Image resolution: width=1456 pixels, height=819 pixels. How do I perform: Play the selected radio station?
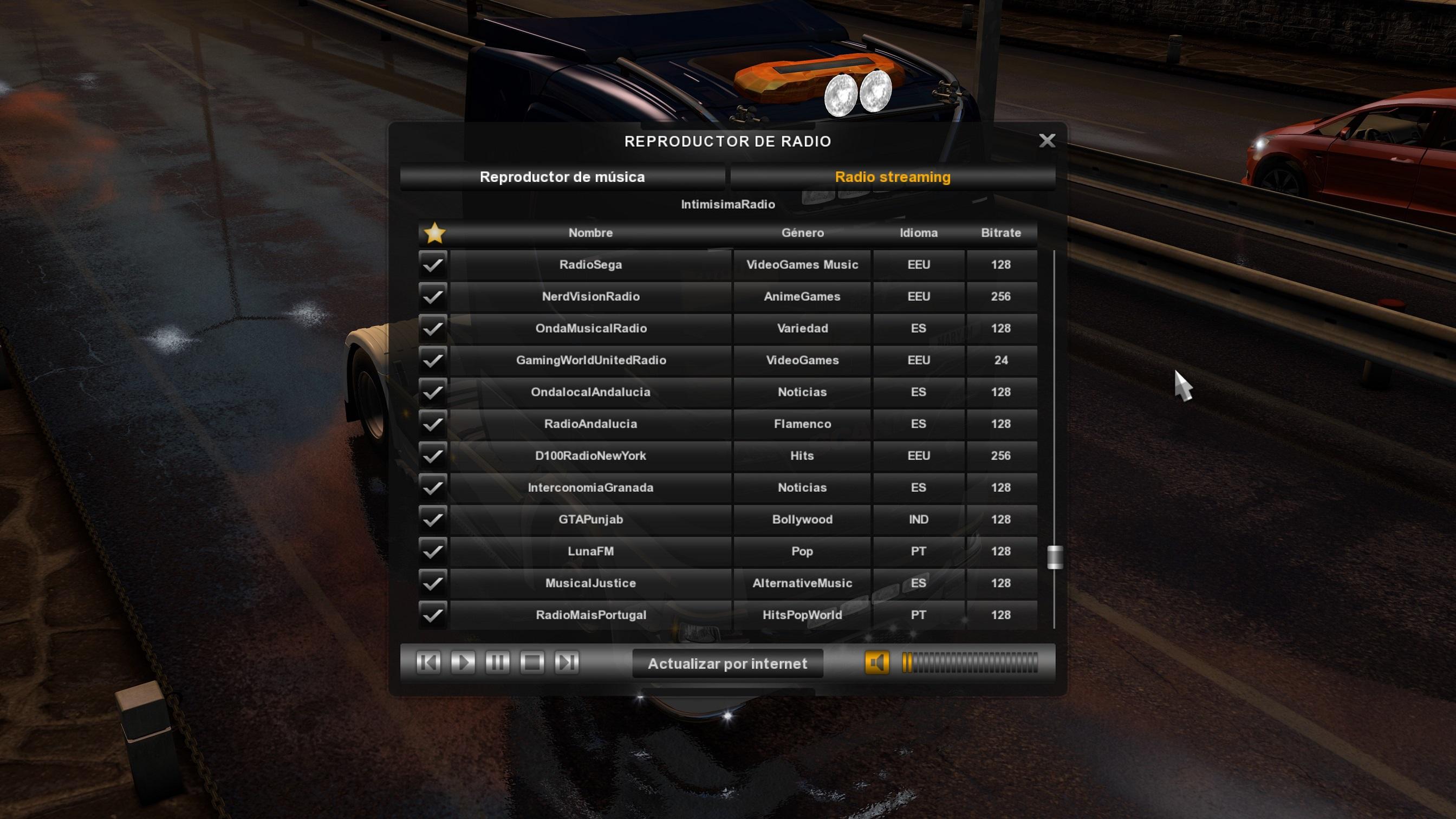(463, 662)
